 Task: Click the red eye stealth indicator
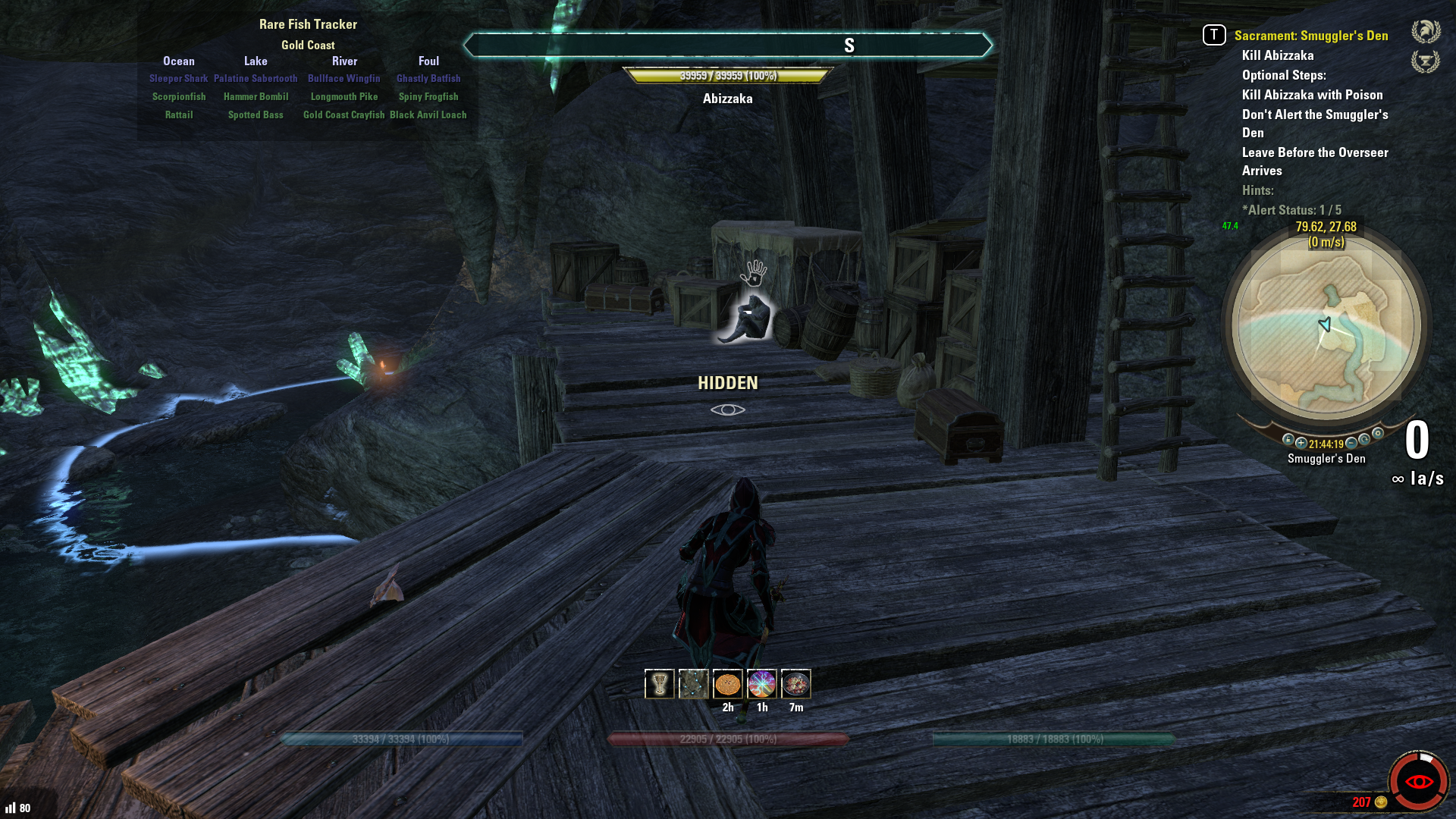coord(1418,781)
